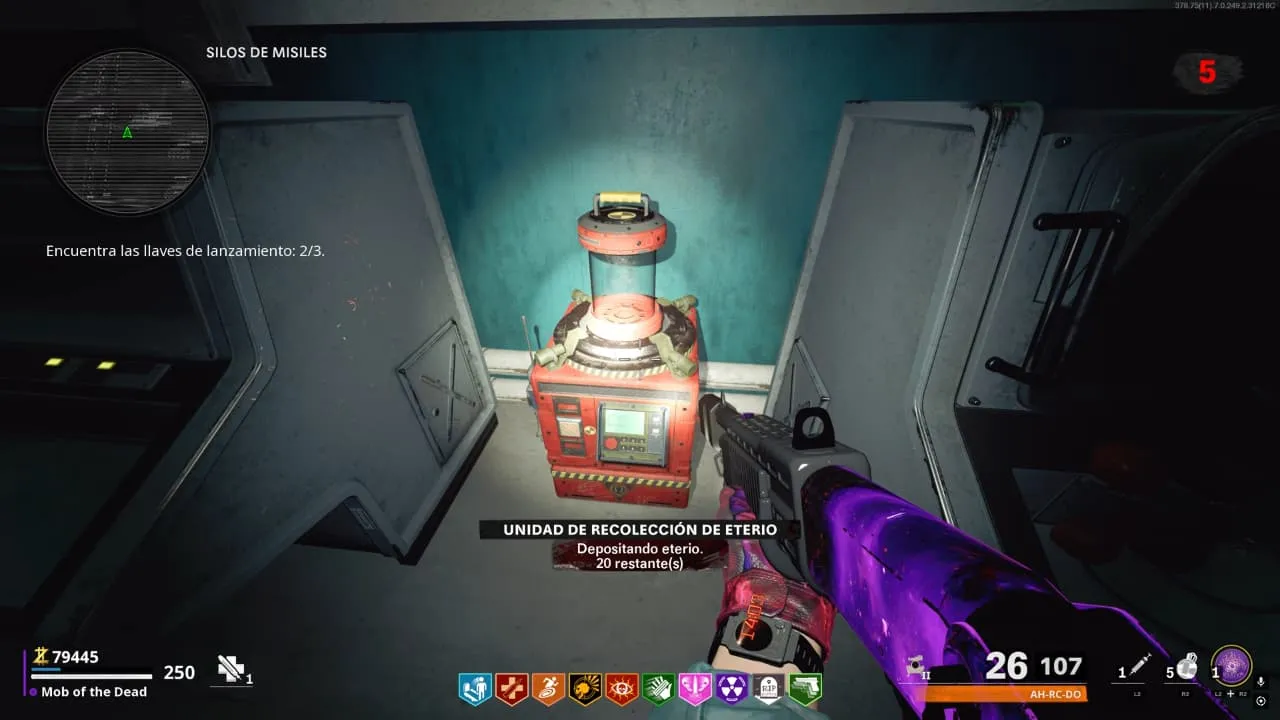Activate the purple field upgrade circle icon
The width and height of the screenshot is (1280, 720).
tap(1231, 666)
